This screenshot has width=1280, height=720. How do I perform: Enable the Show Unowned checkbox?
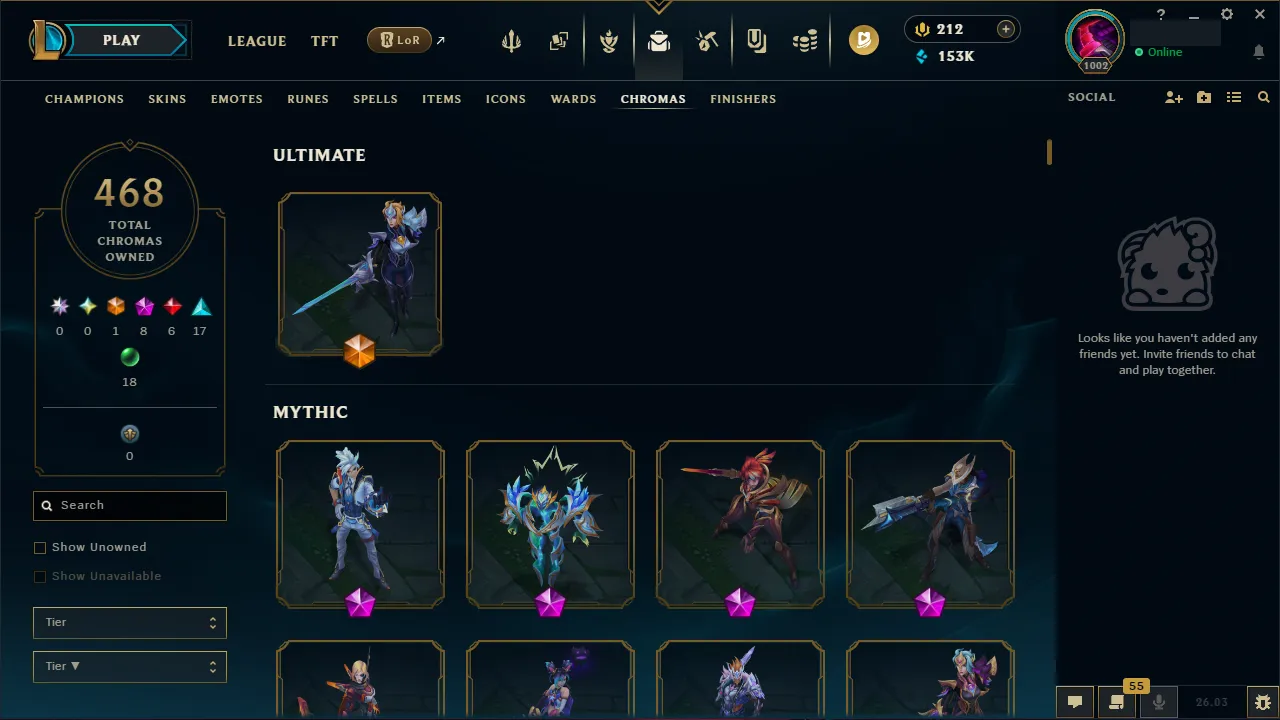click(40, 547)
